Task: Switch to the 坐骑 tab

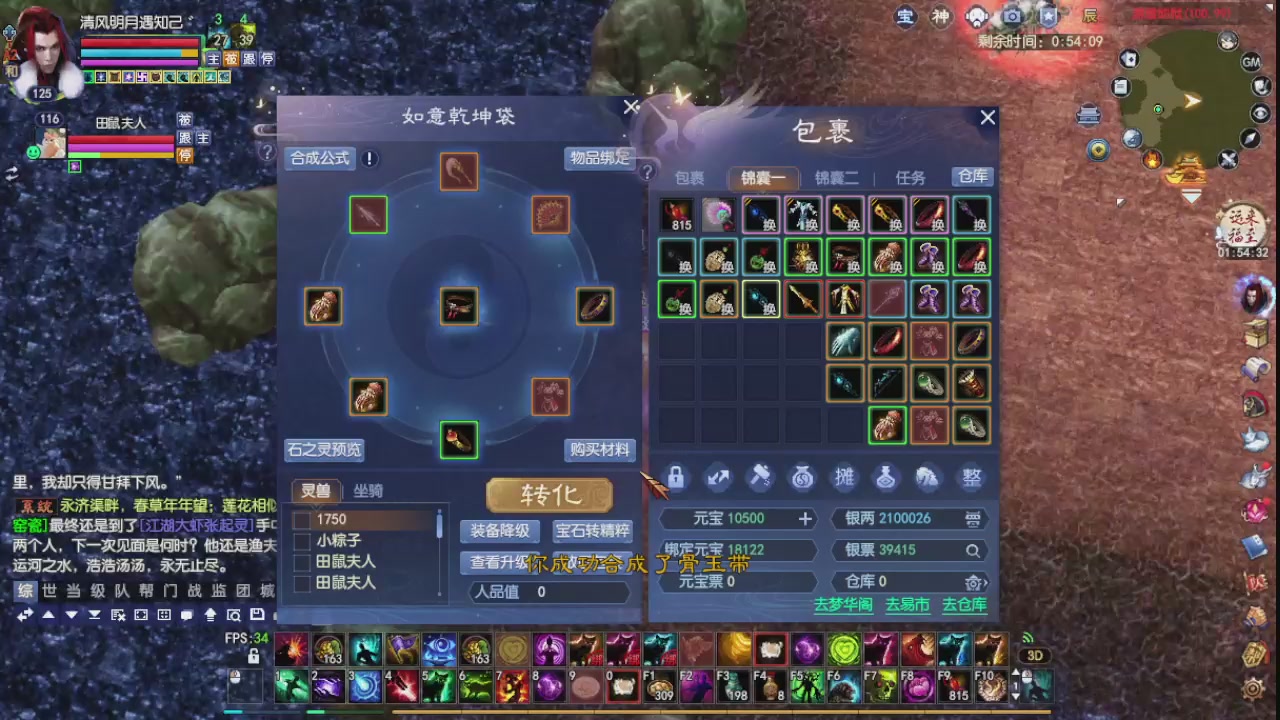Action: click(367, 491)
